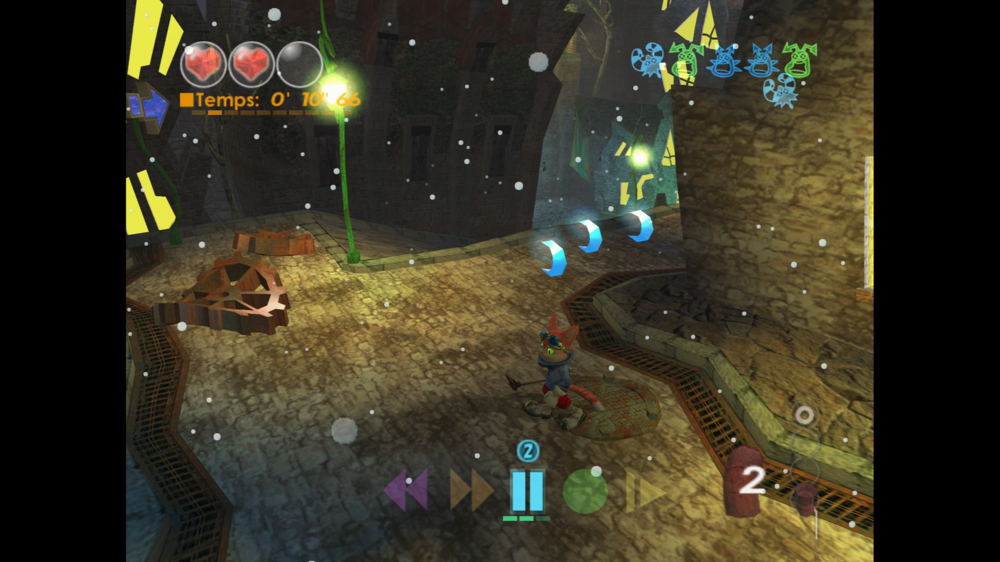Activate the purple rewind time control

point(406,490)
